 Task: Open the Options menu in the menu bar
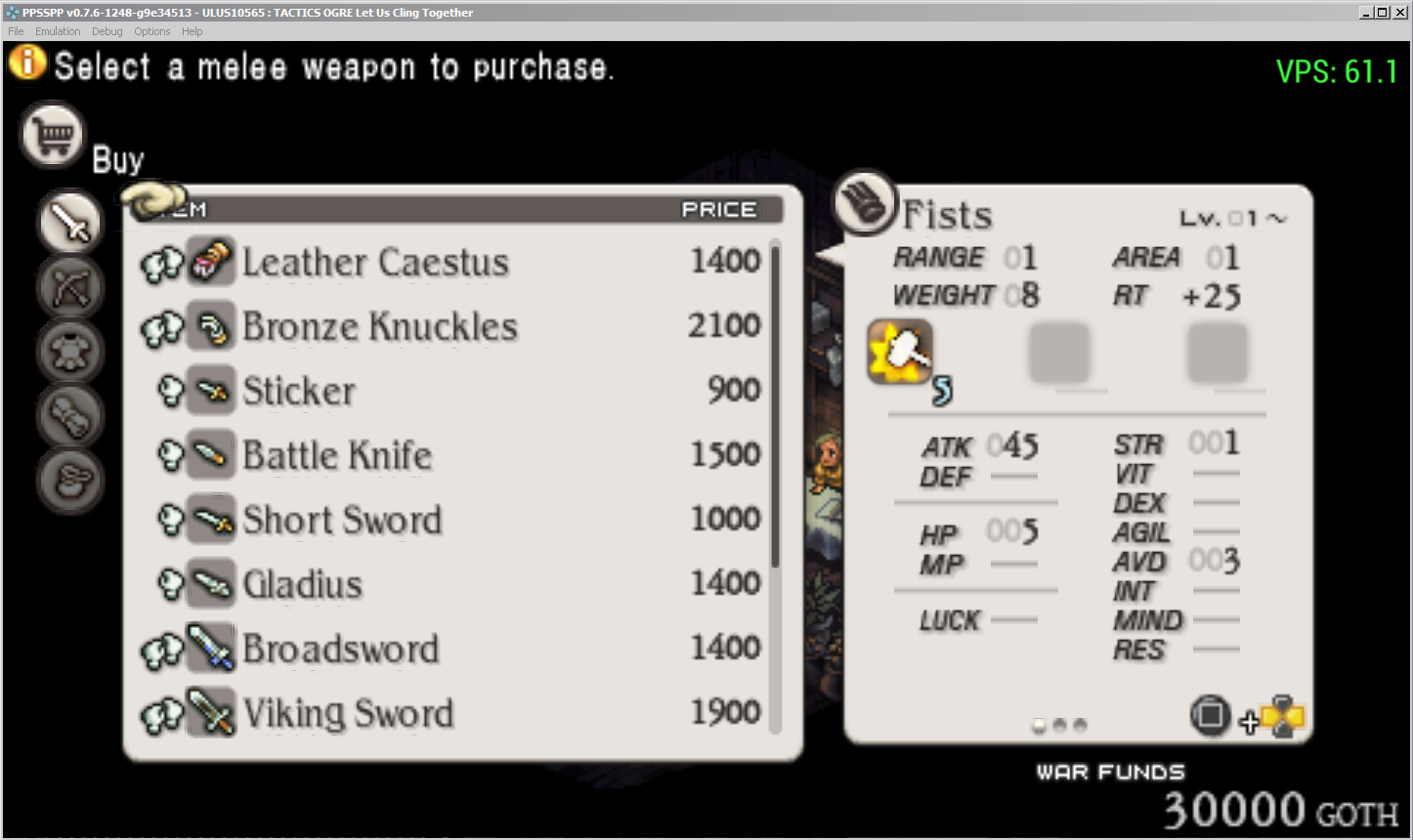pos(151,31)
